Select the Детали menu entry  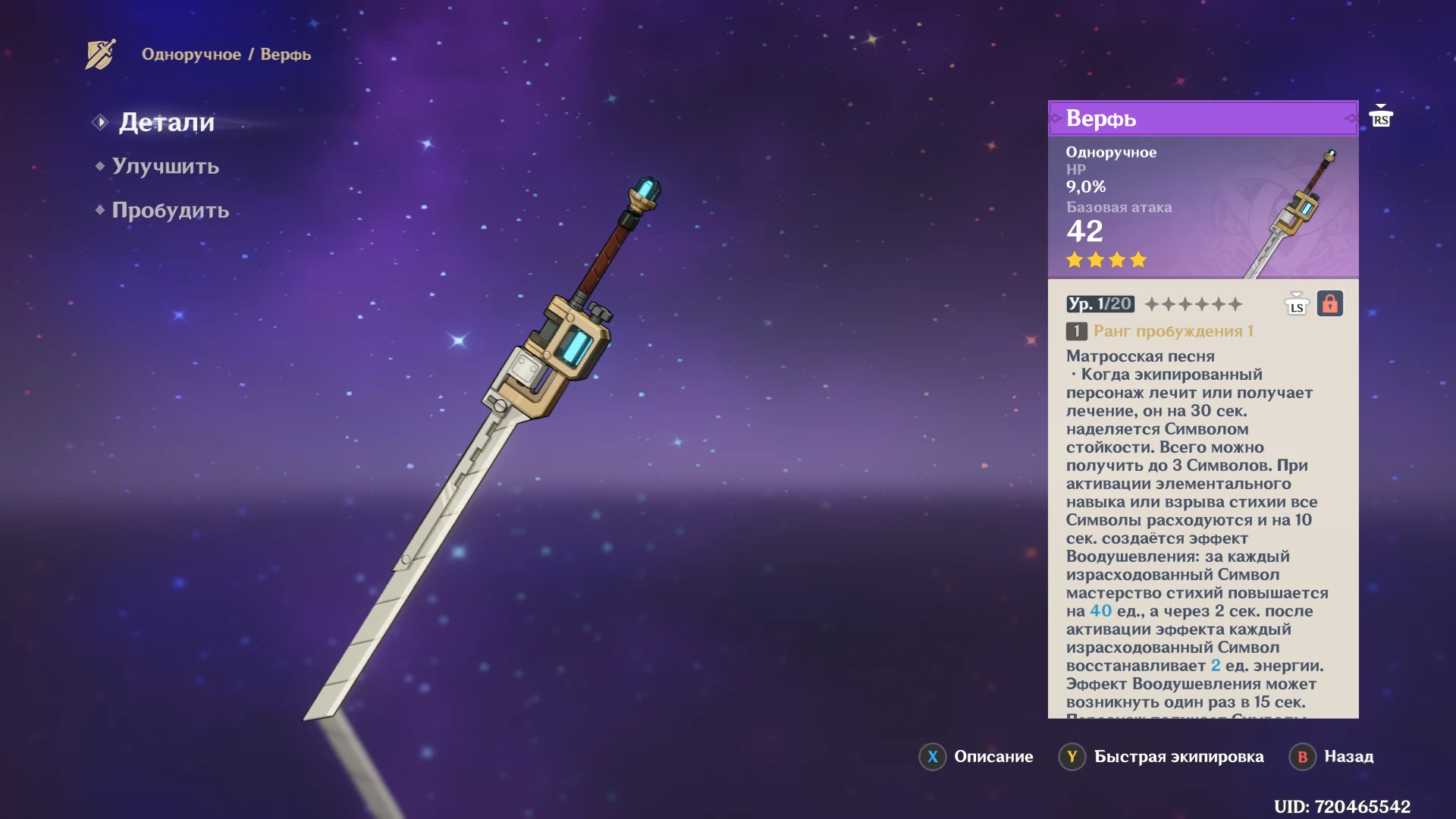click(166, 122)
